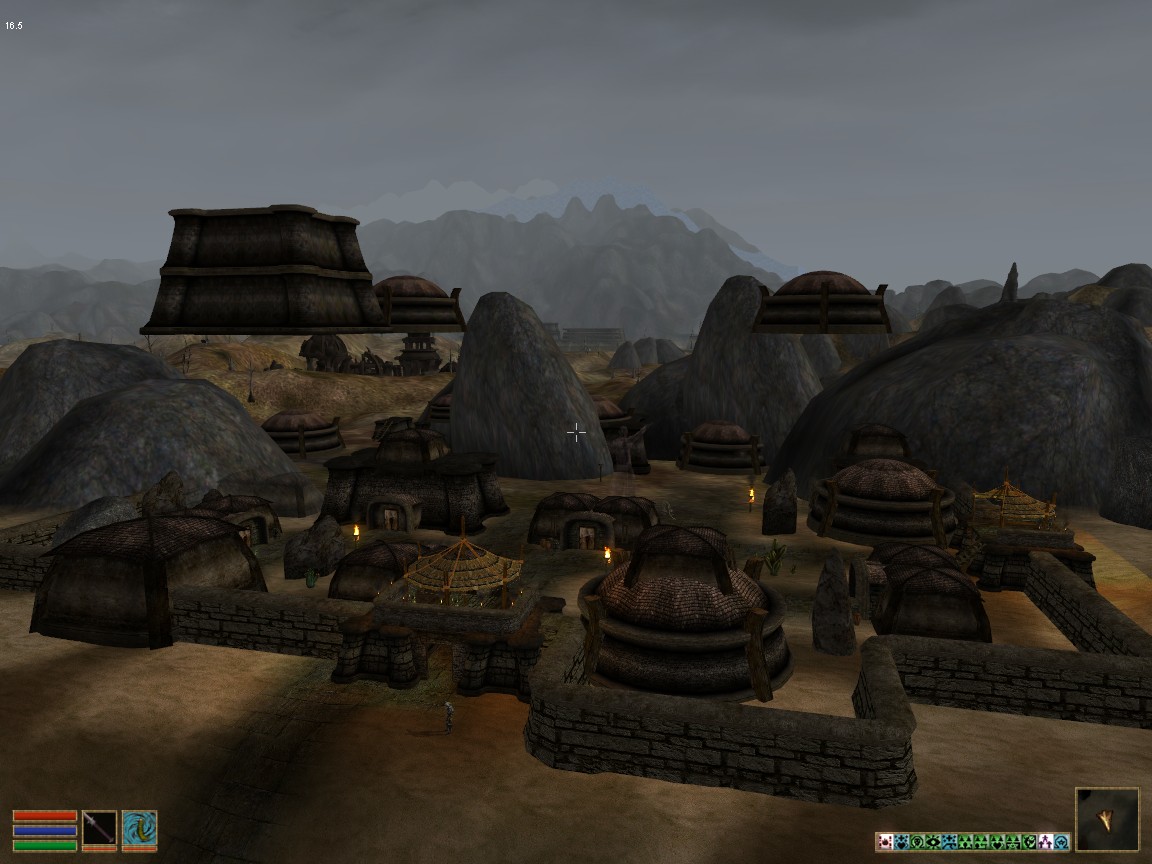1152x864 pixels.
Task: Inspect the green eye active effect icon
Action: coord(933,842)
